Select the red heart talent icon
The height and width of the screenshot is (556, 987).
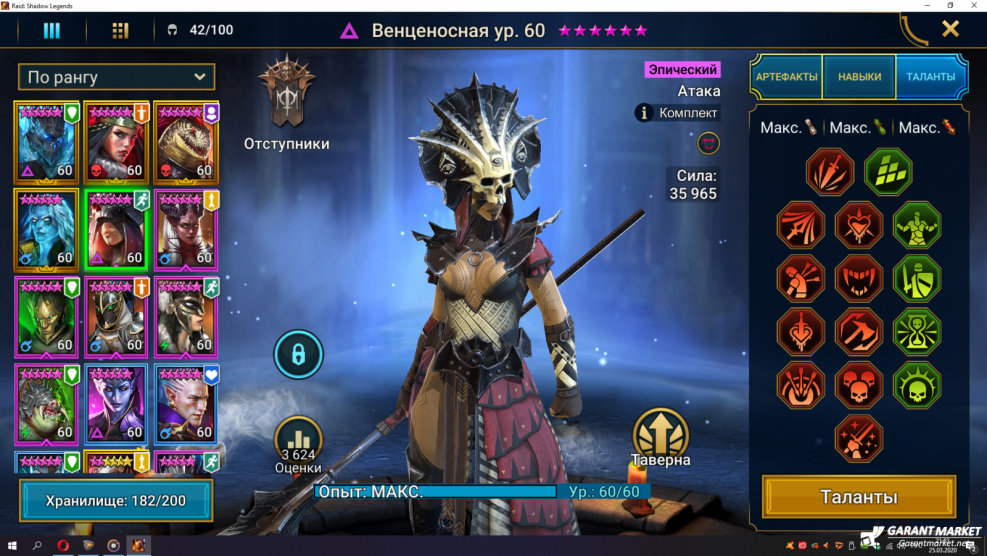tap(859, 225)
